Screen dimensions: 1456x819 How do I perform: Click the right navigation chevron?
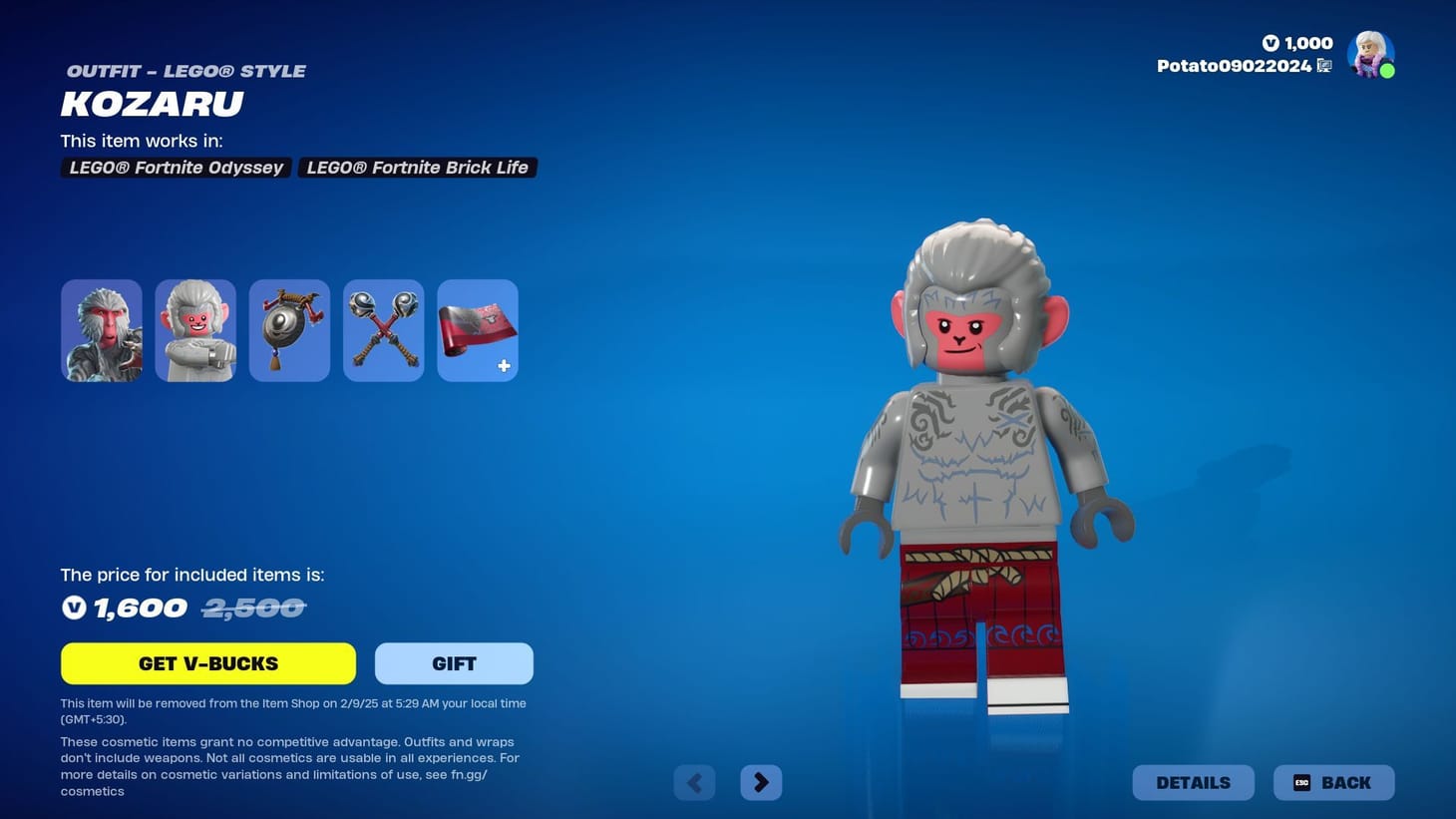coord(760,782)
